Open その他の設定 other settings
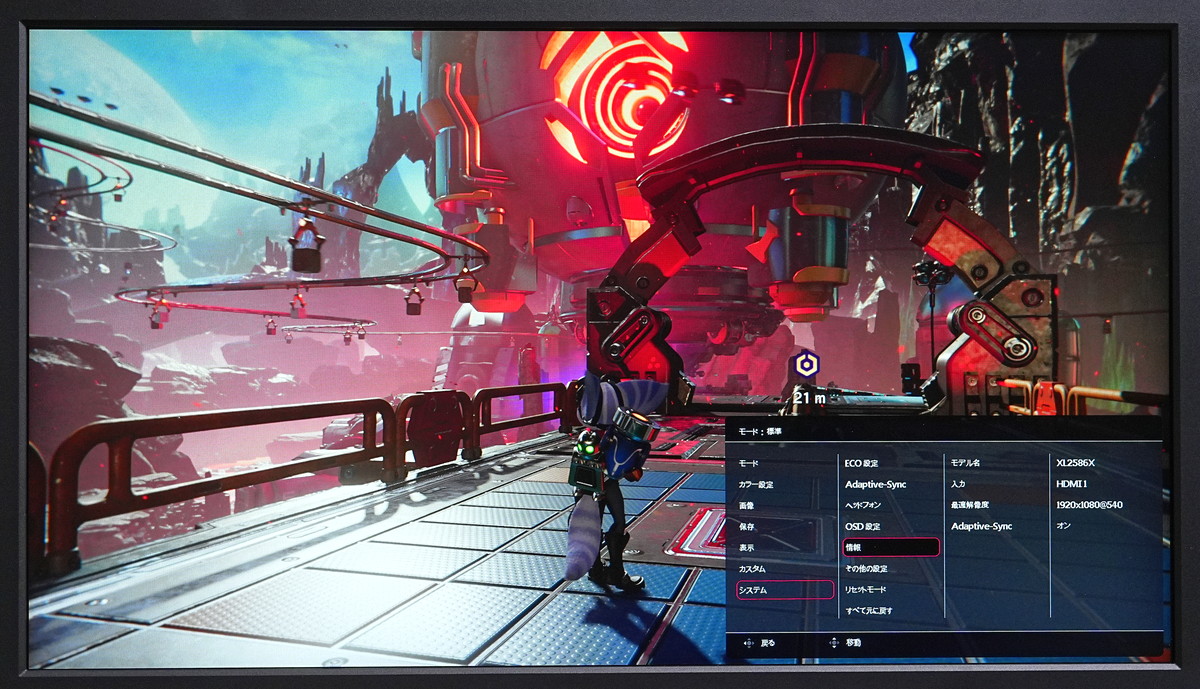This screenshot has height=689, width=1200. coord(866,569)
